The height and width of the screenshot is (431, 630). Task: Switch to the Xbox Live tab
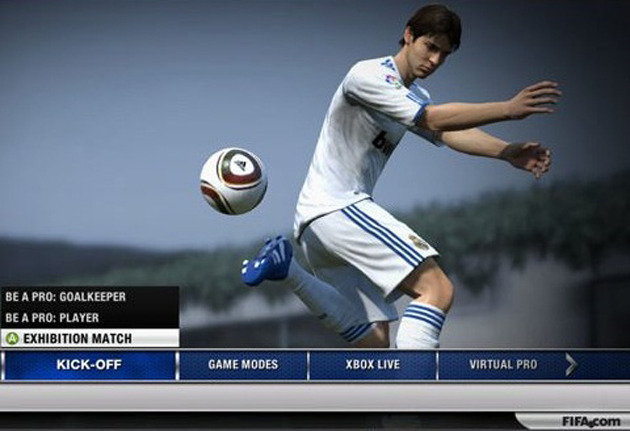pos(372,365)
